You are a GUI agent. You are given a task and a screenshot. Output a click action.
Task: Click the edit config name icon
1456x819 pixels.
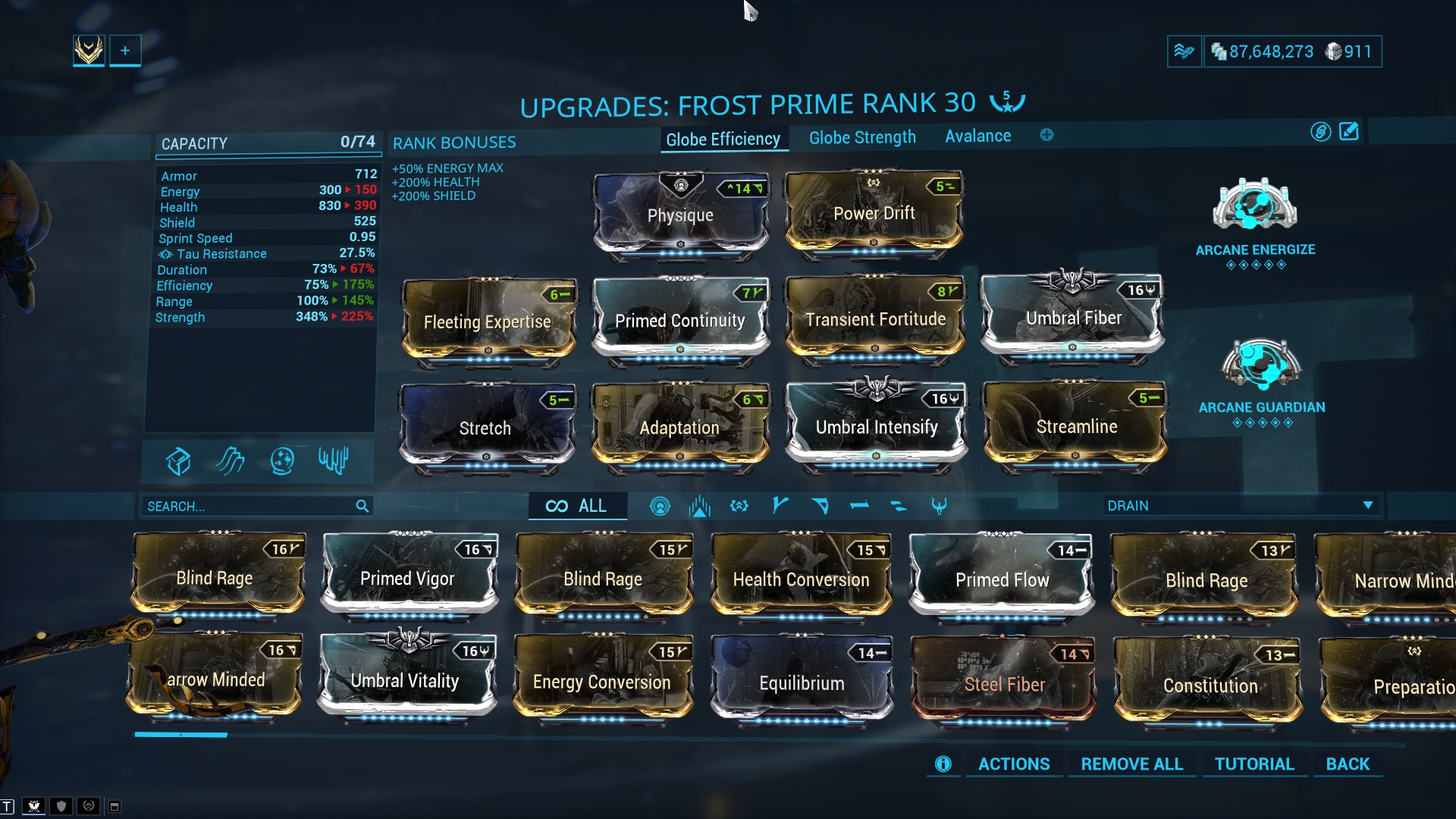click(1349, 132)
